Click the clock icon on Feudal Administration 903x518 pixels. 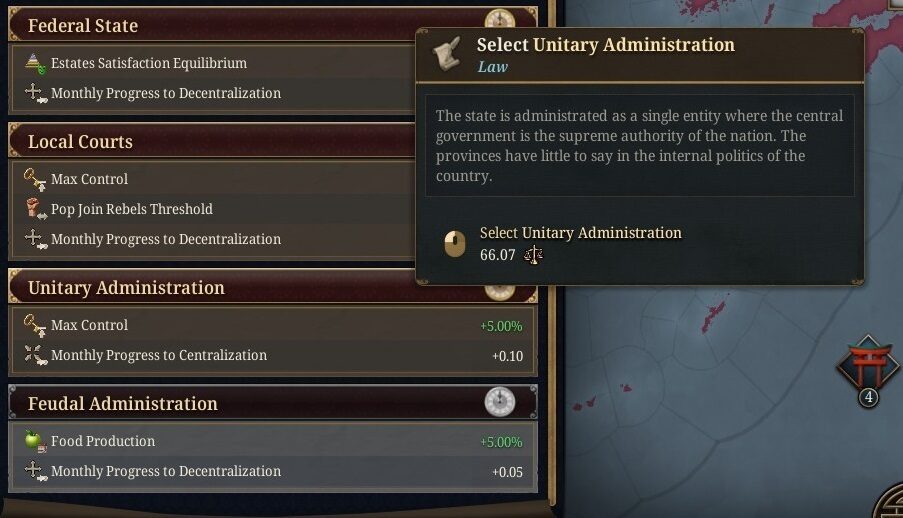coord(499,403)
